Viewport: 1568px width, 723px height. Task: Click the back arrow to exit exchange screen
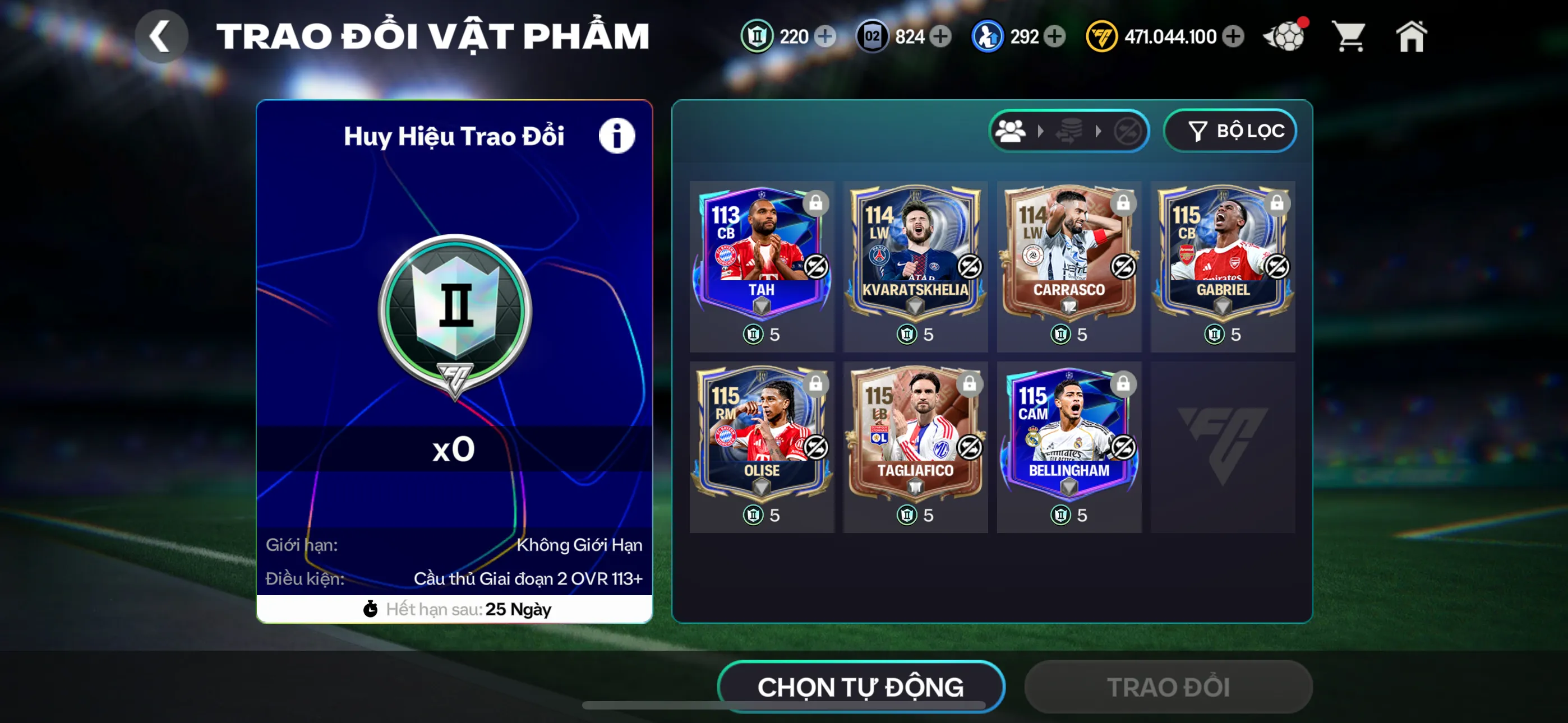click(162, 35)
